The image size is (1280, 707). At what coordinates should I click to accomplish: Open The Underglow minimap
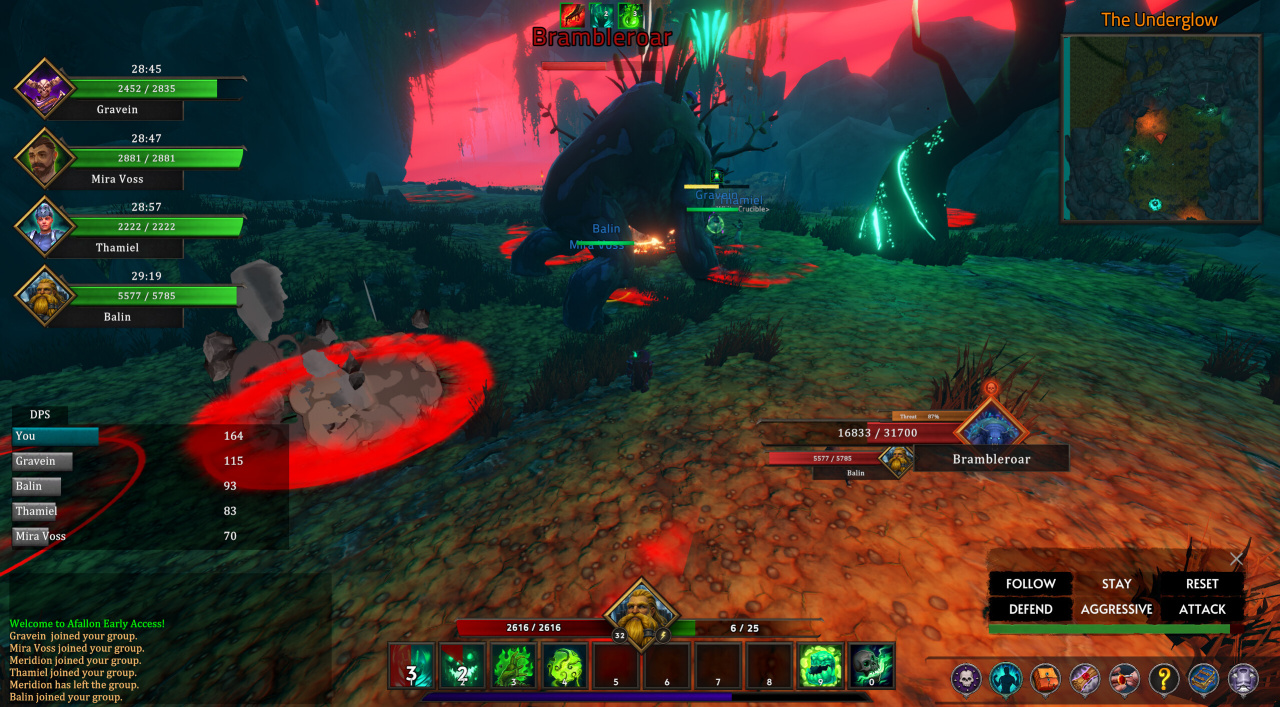point(1161,128)
